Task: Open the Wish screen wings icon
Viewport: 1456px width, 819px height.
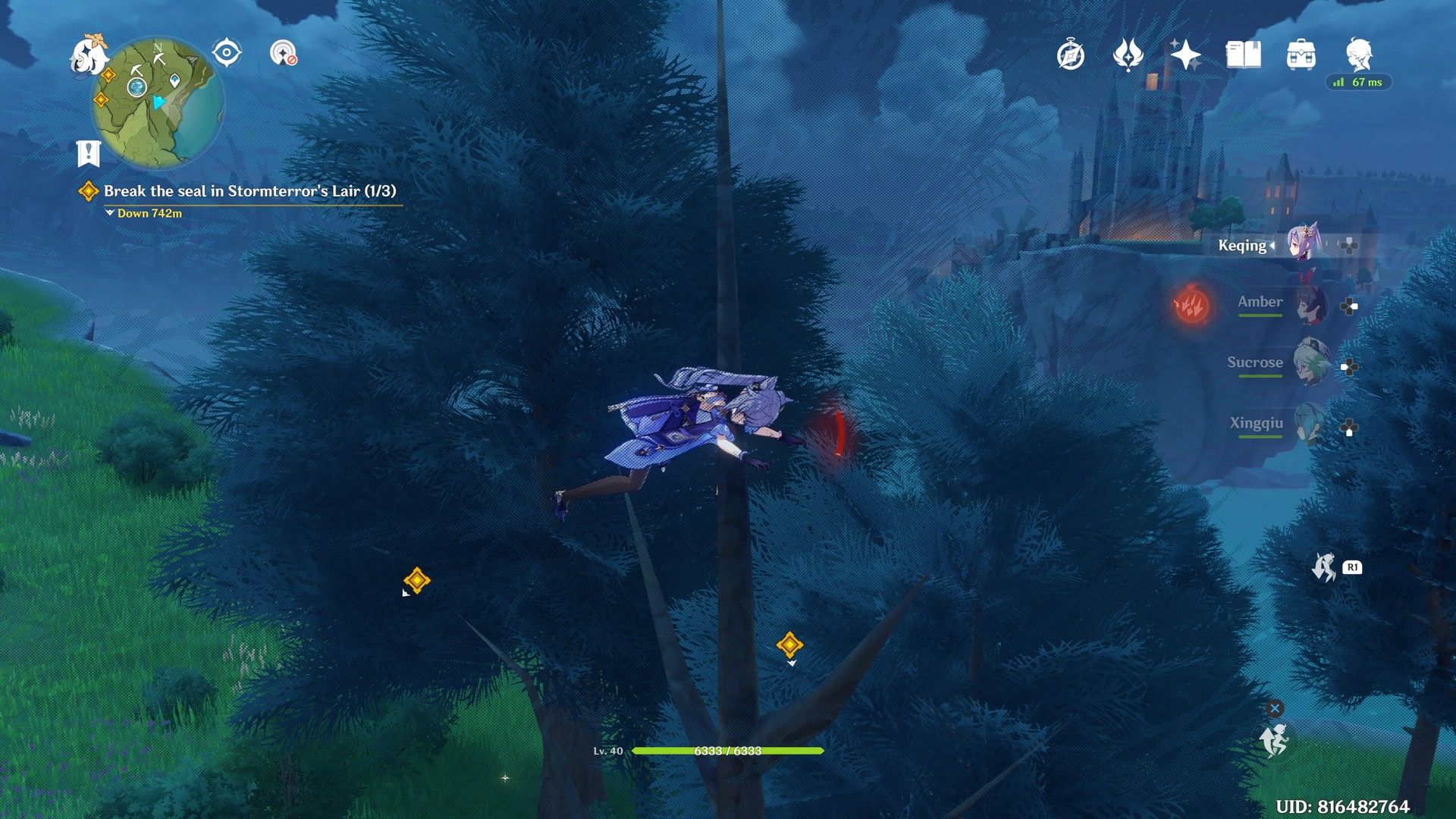Action: (x=1127, y=55)
